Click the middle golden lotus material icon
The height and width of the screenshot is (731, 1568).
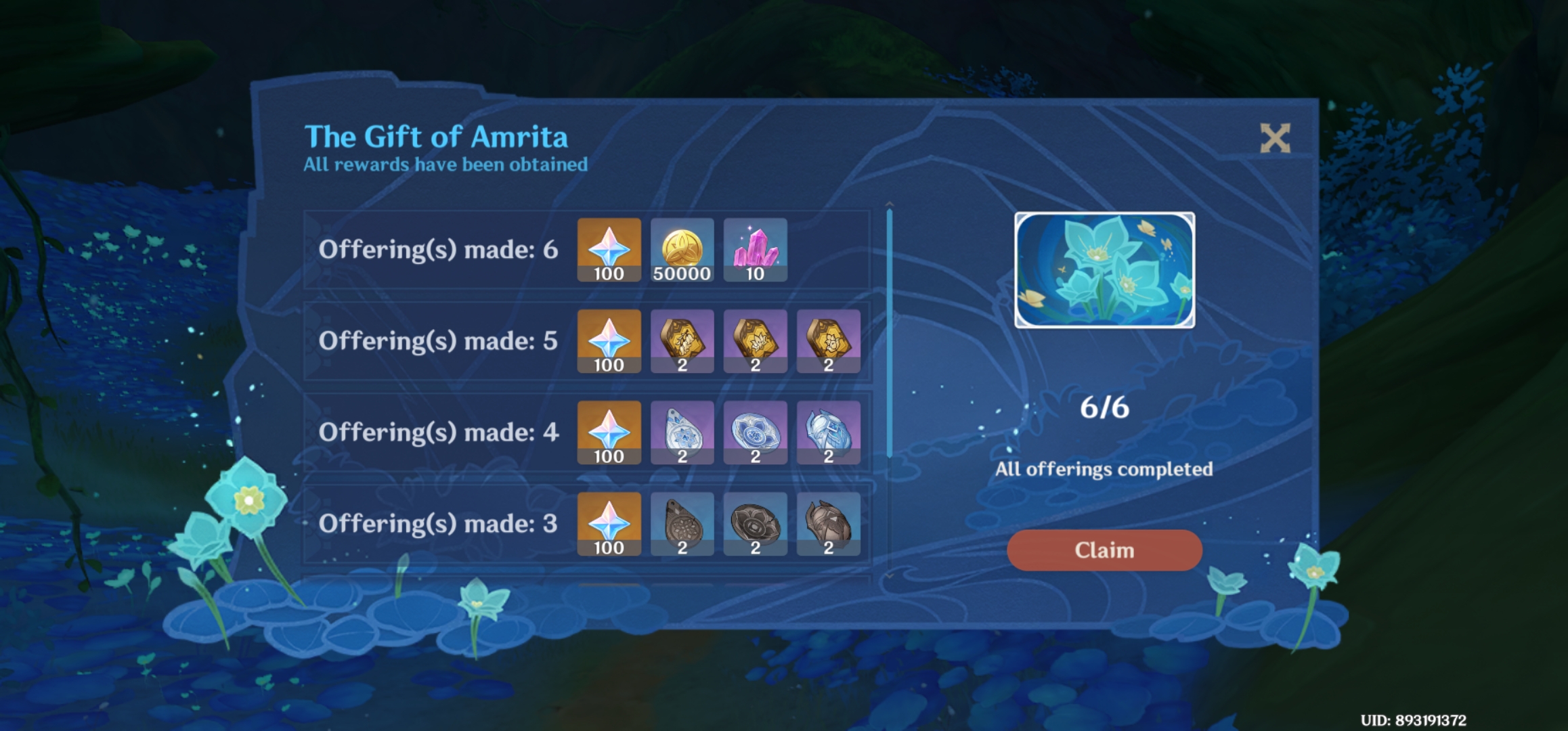(x=755, y=340)
